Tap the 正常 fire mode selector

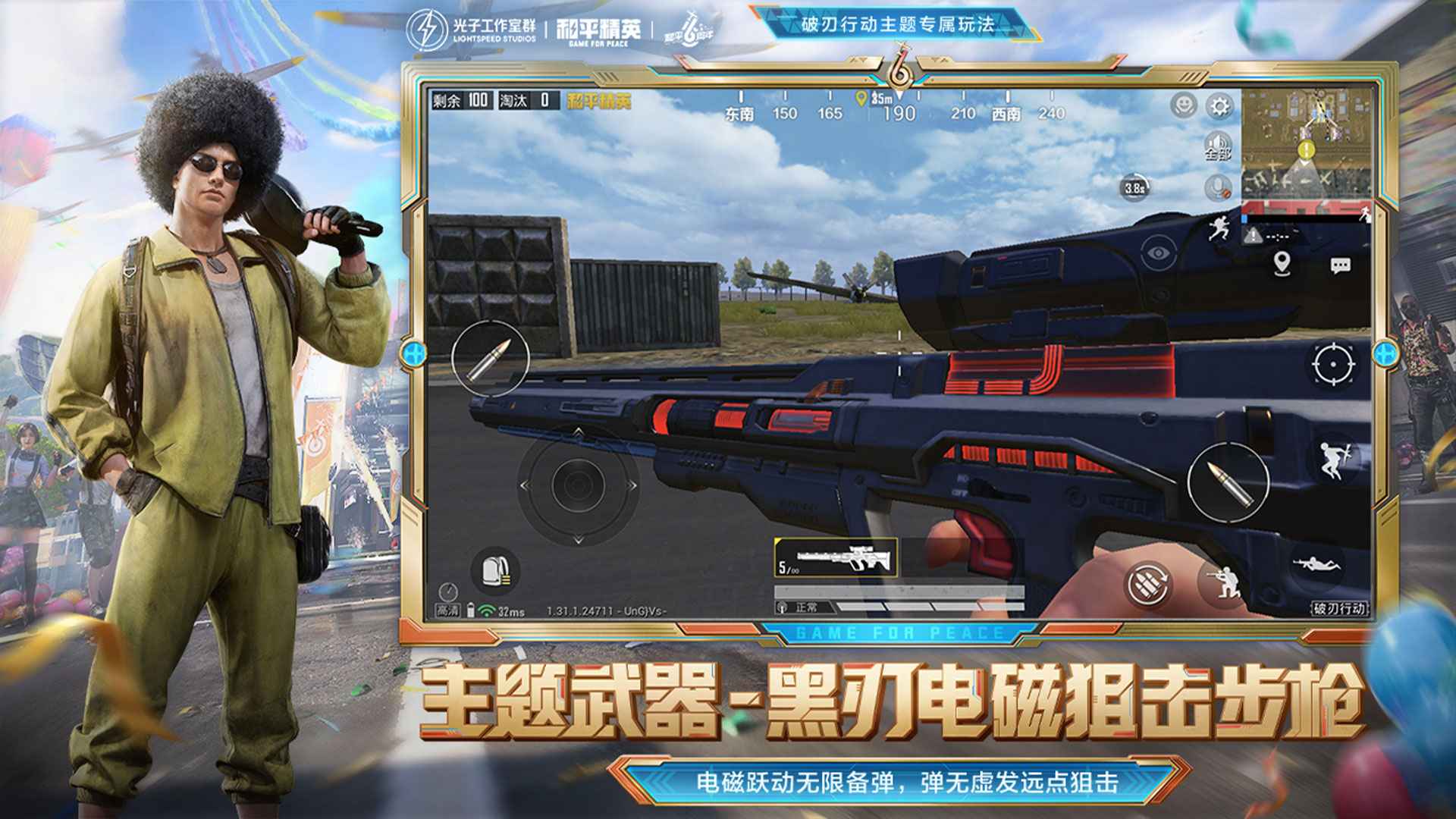805,607
